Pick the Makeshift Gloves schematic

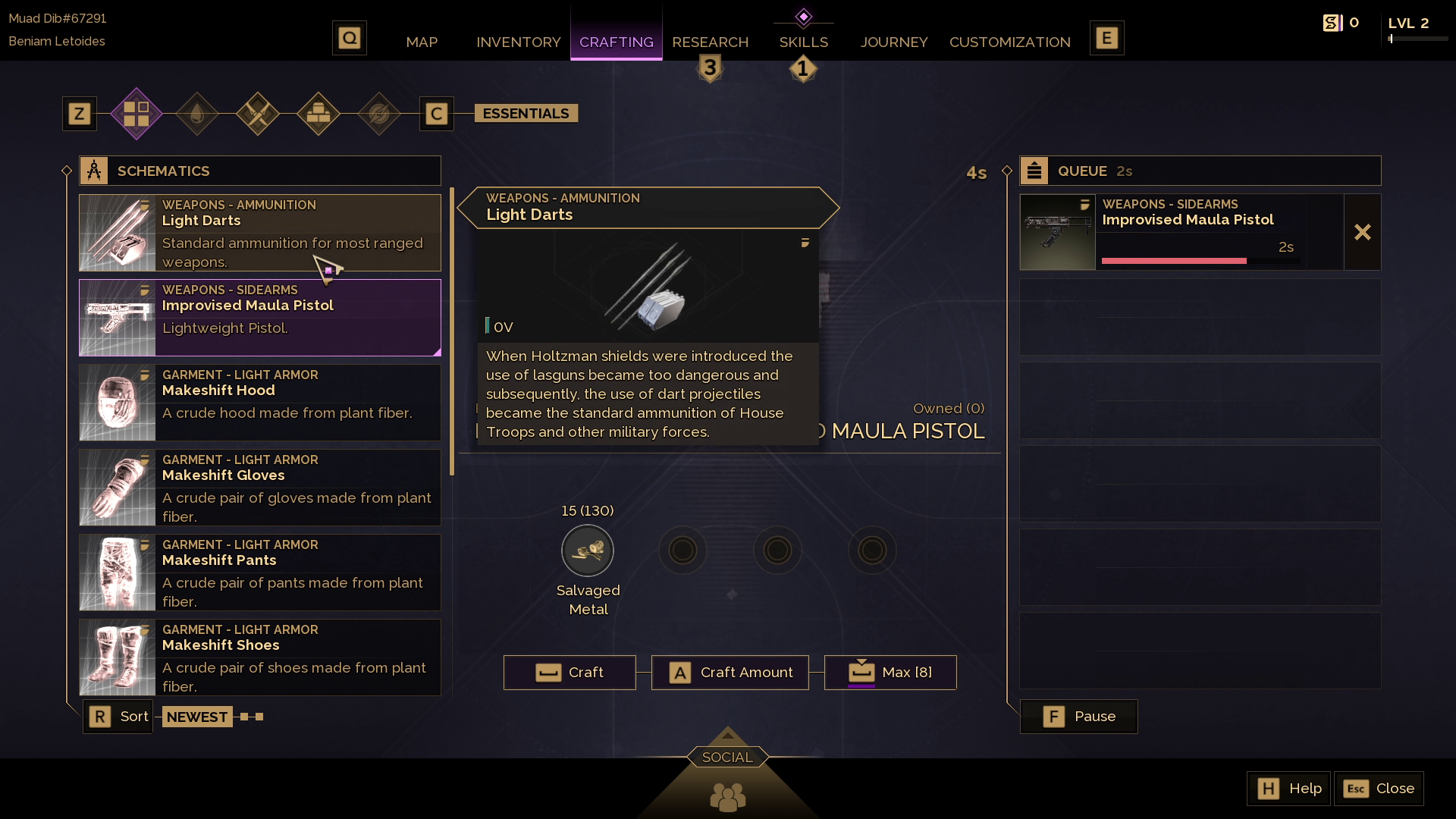pyautogui.click(x=259, y=488)
